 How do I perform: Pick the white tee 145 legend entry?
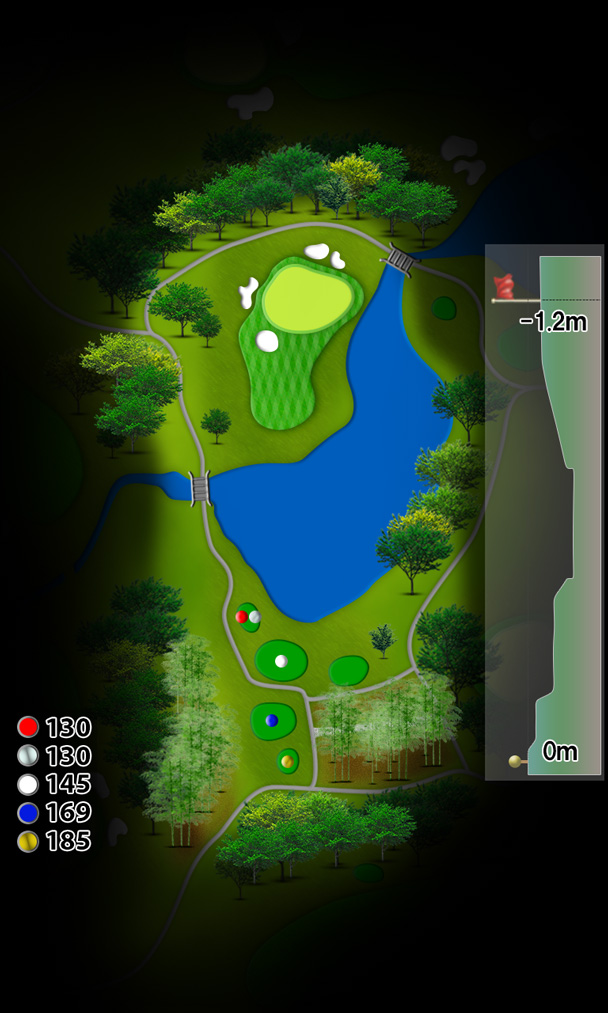pyautogui.click(x=54, y=784)
